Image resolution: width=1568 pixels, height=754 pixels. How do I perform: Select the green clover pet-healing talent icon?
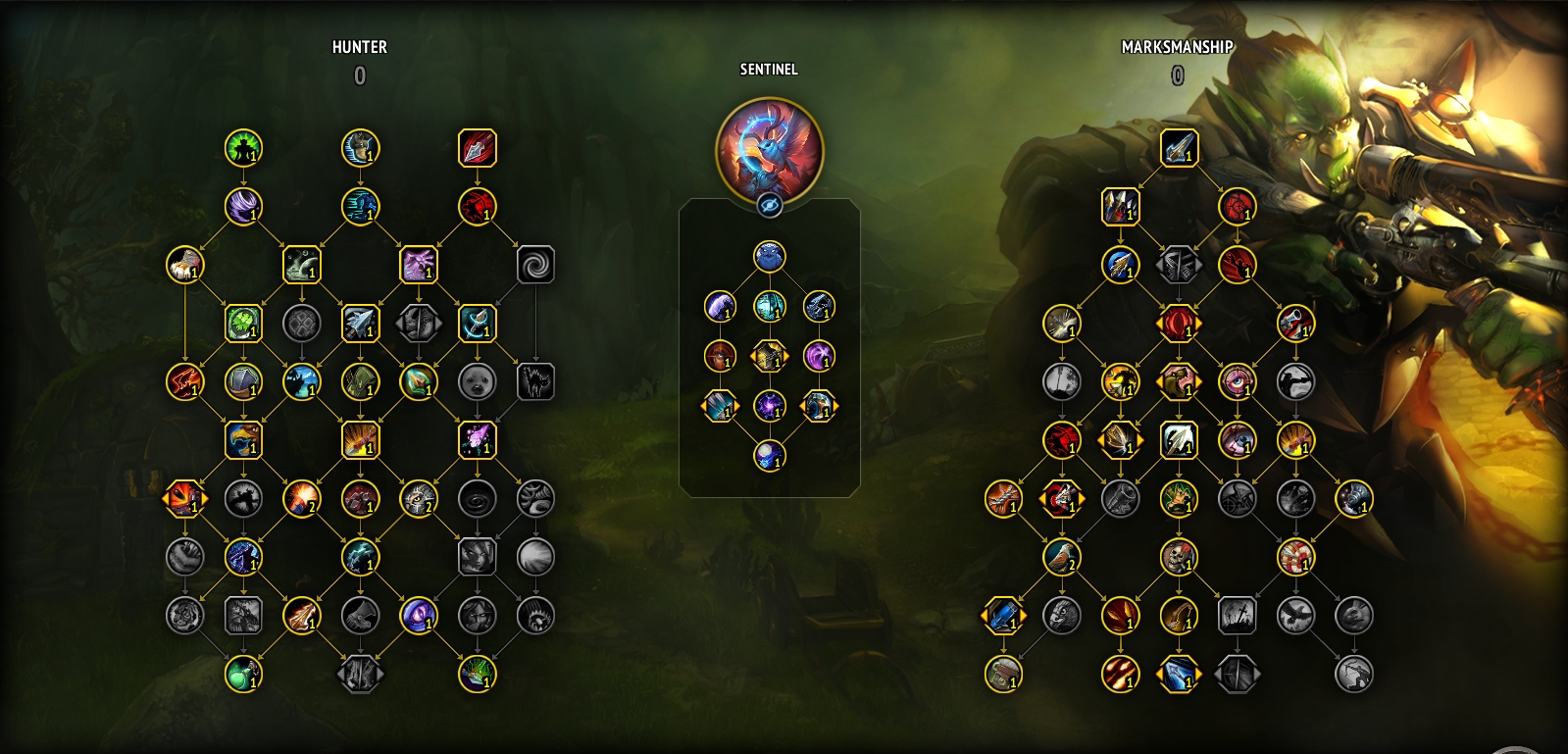click(242, 324)
